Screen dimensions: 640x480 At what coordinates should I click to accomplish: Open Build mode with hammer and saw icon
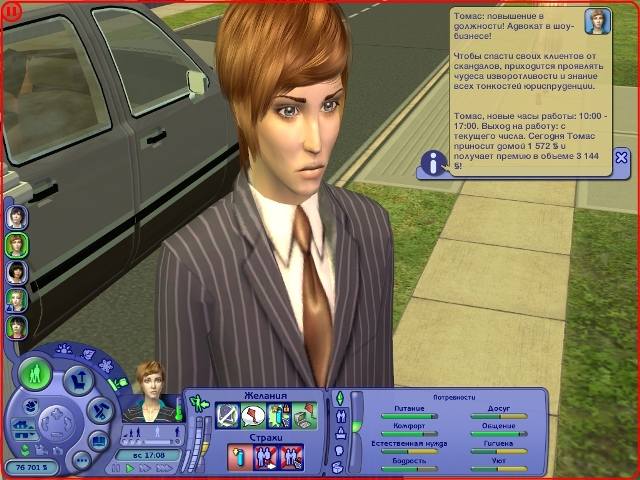[101, 410]
